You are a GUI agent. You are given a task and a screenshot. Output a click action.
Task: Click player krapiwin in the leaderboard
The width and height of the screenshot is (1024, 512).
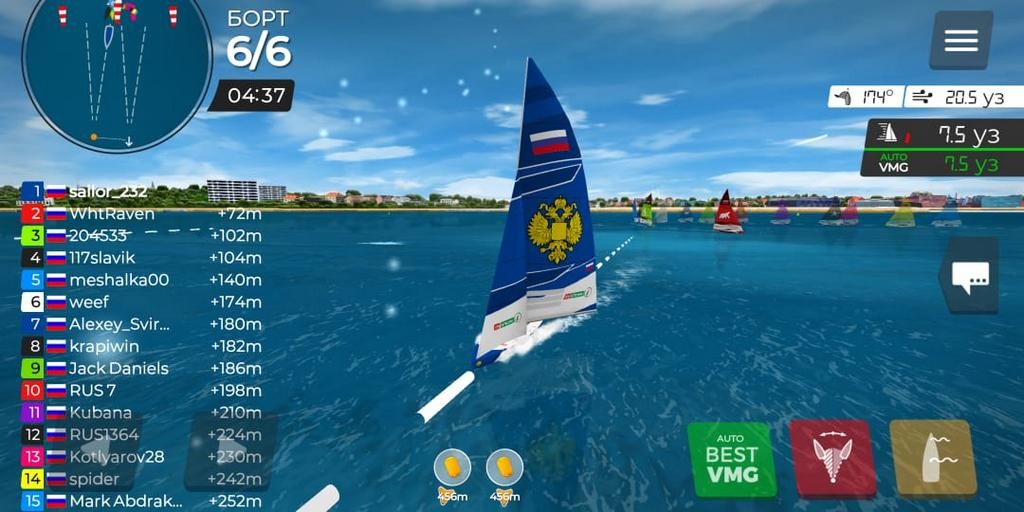(105, 346)
